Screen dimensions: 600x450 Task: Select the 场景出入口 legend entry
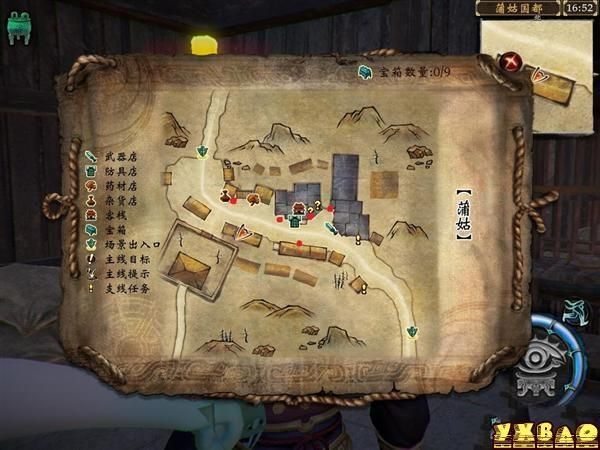click(x=124, y=244)
